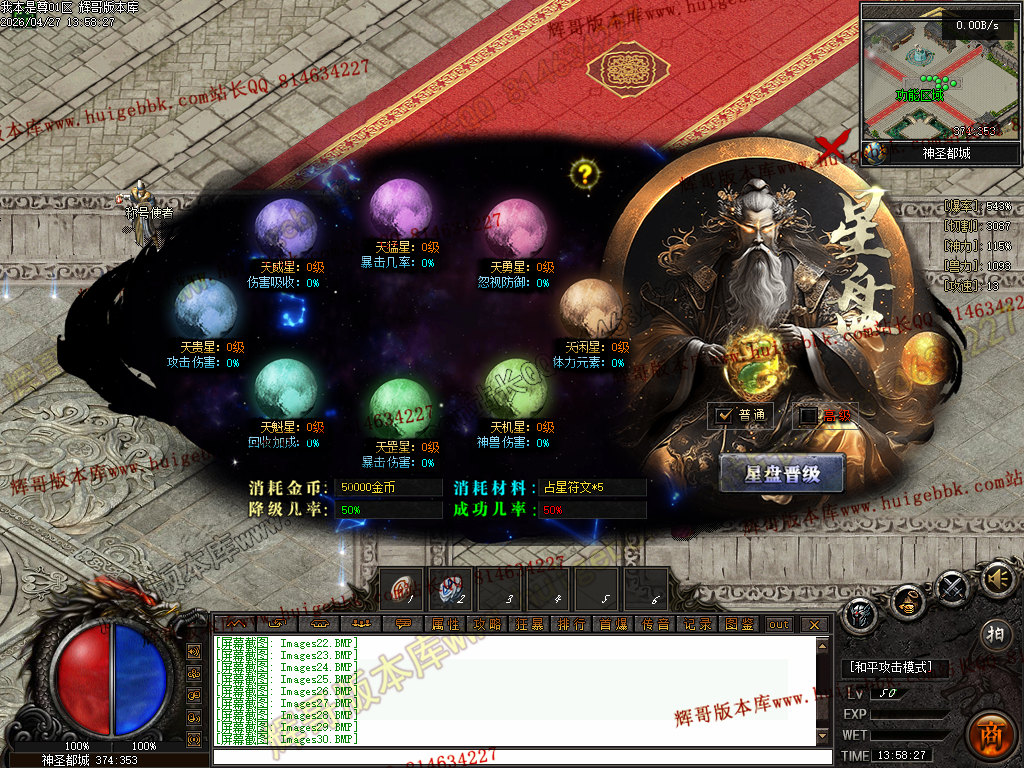Choose the blue 天贵星 orb
This screenshot has width=1024, height=768.
point(205,308)
